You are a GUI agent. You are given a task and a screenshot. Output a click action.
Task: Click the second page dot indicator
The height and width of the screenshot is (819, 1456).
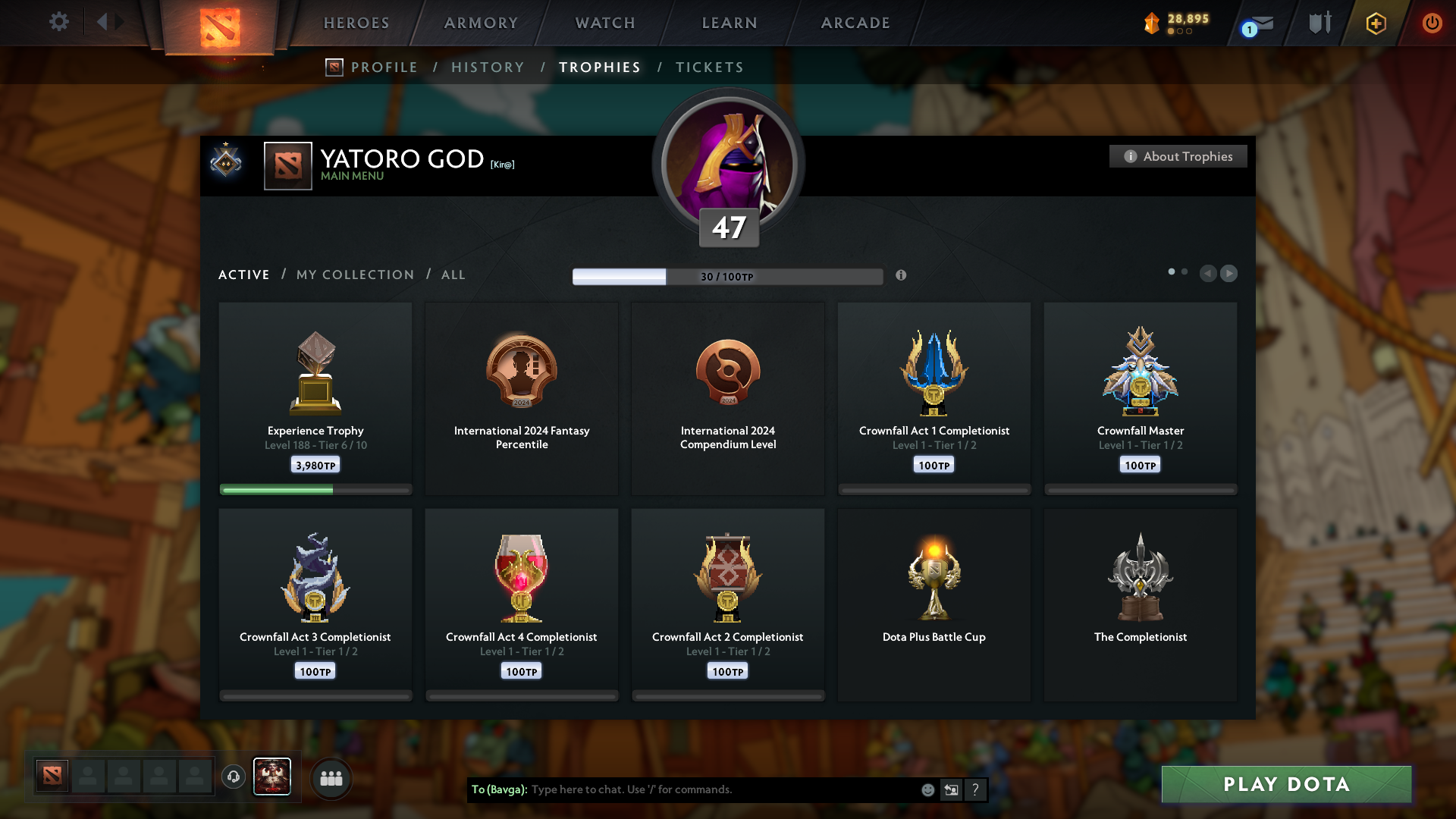point(1184,270)
